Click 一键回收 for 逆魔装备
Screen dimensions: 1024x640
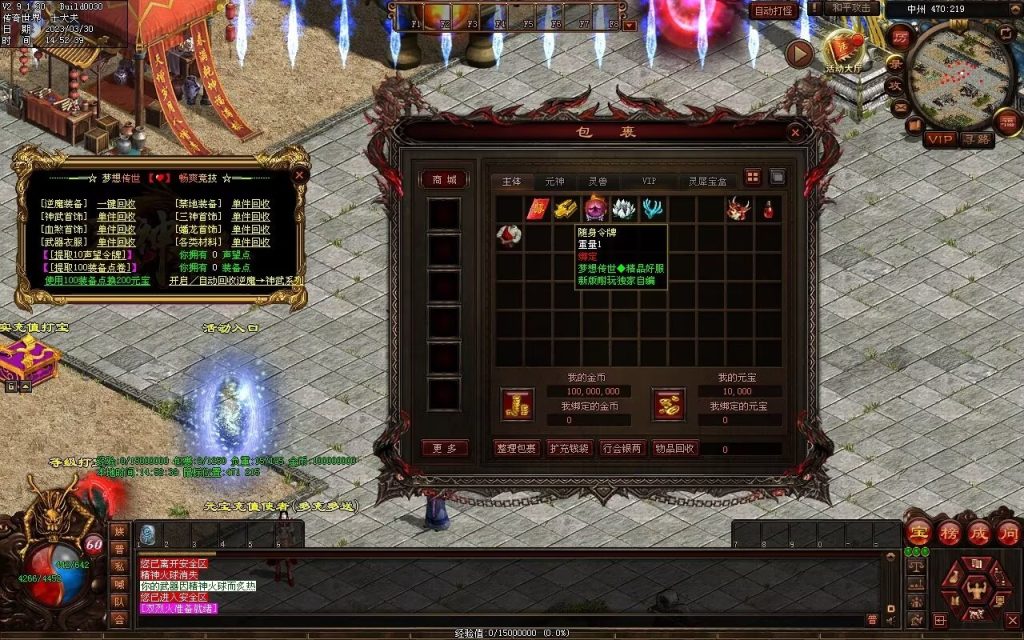coord(116,204)
